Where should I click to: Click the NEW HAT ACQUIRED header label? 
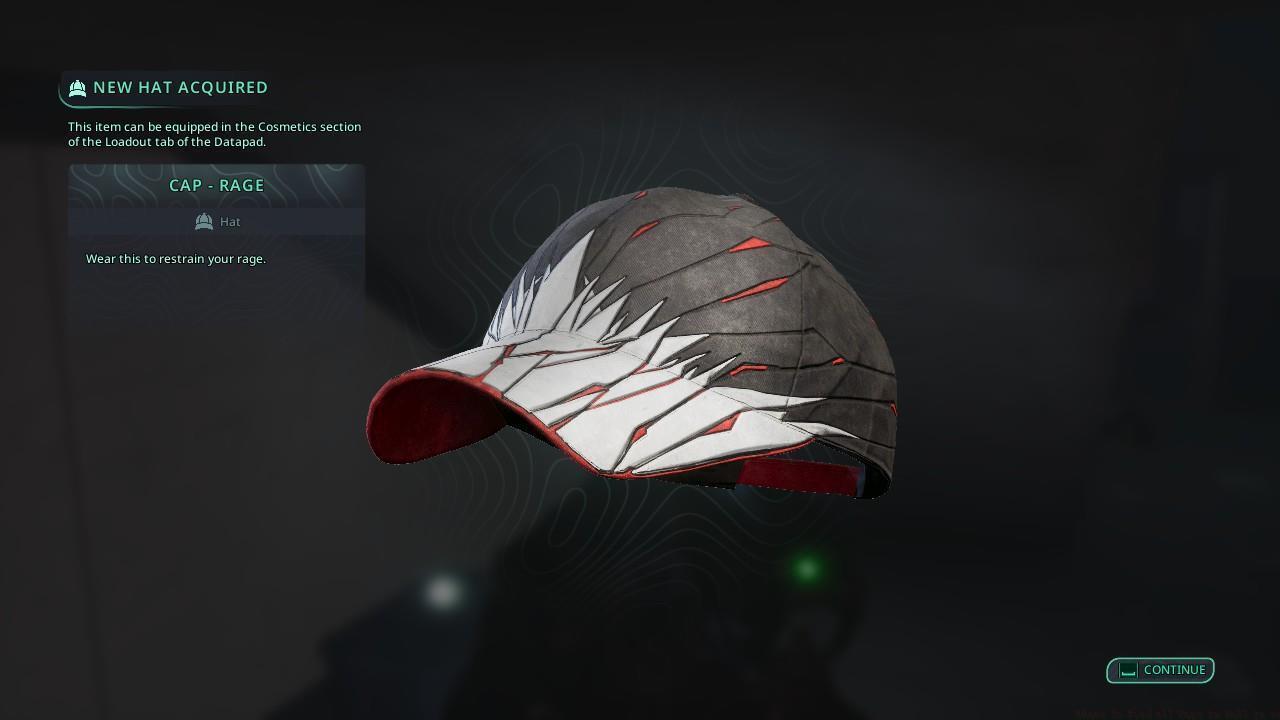[180, 87]
